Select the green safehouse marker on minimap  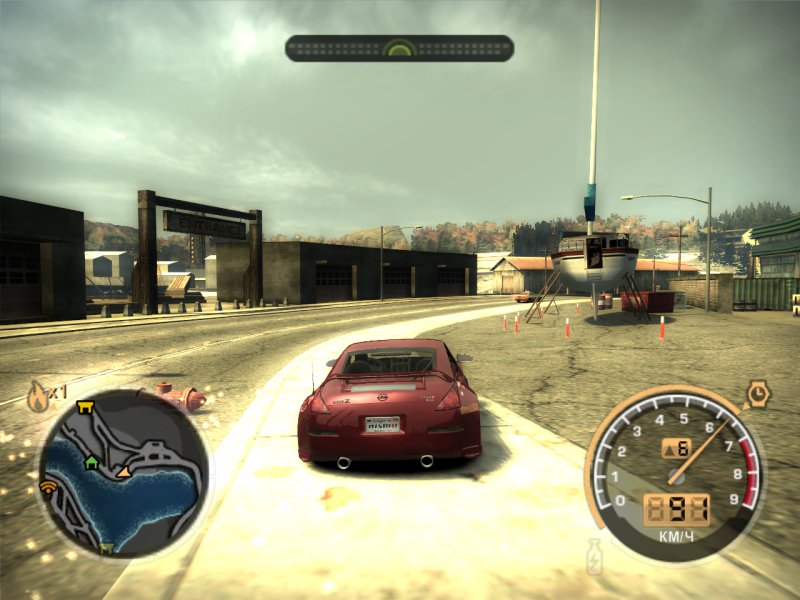(92, 462)
